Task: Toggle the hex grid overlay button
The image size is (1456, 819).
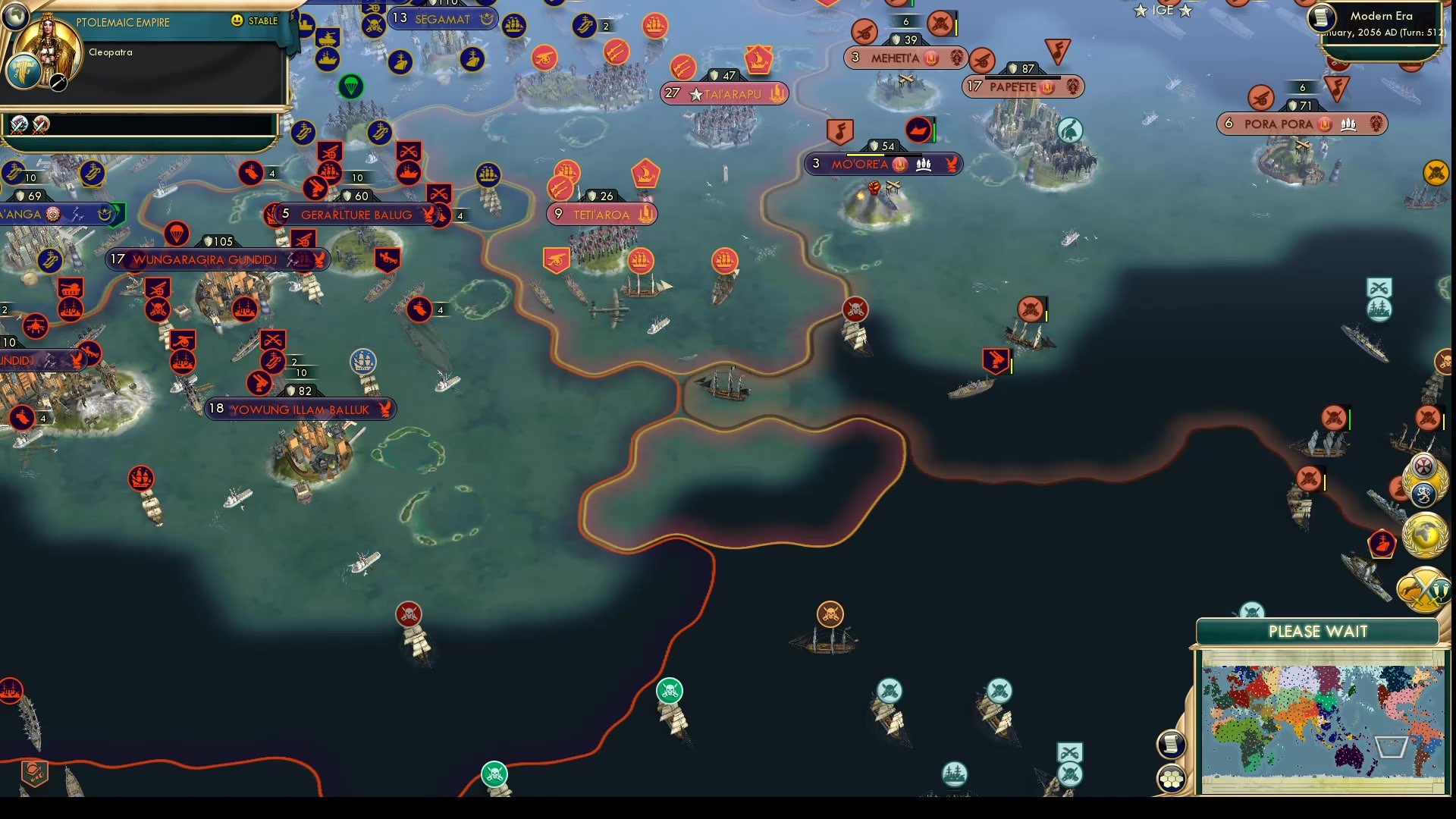Action: [1172, 776]
